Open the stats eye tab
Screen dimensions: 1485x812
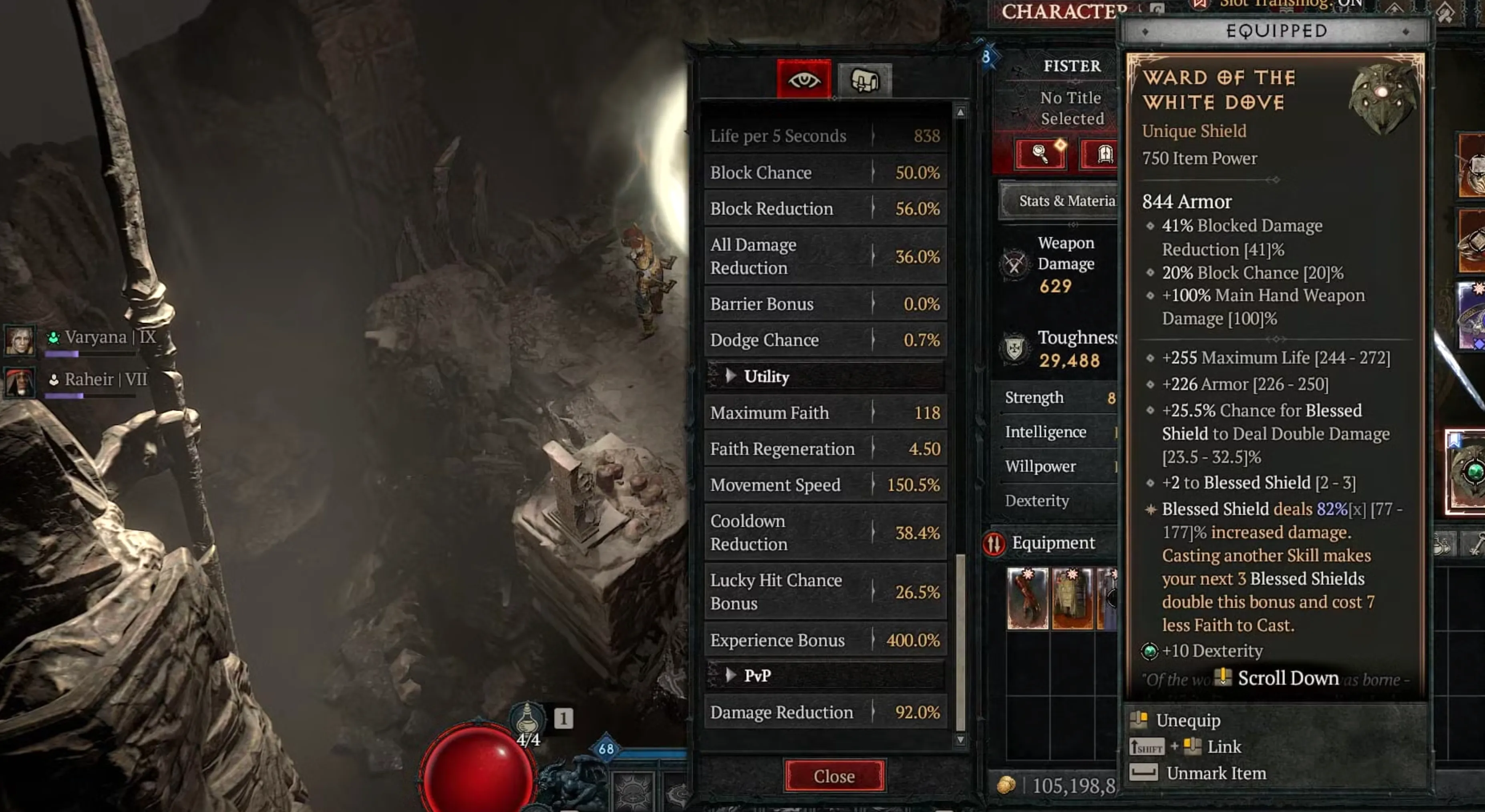tap(804, 80)
